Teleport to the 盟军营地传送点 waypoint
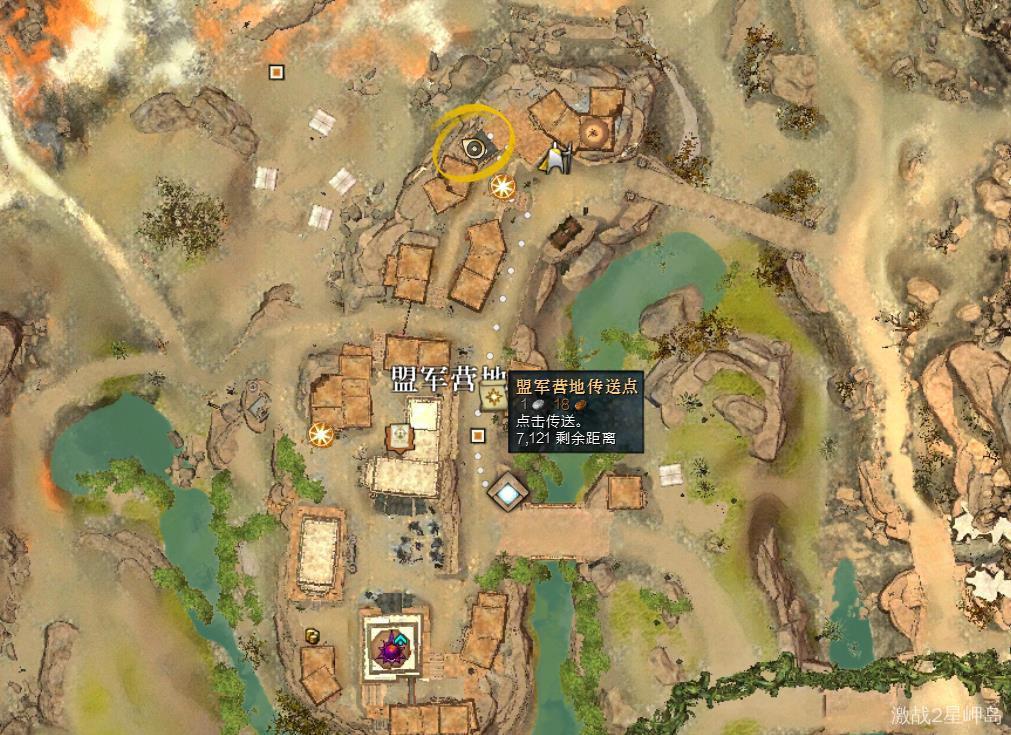The width and height of the screenshot is (1011, 735). [x=492, y=397]
